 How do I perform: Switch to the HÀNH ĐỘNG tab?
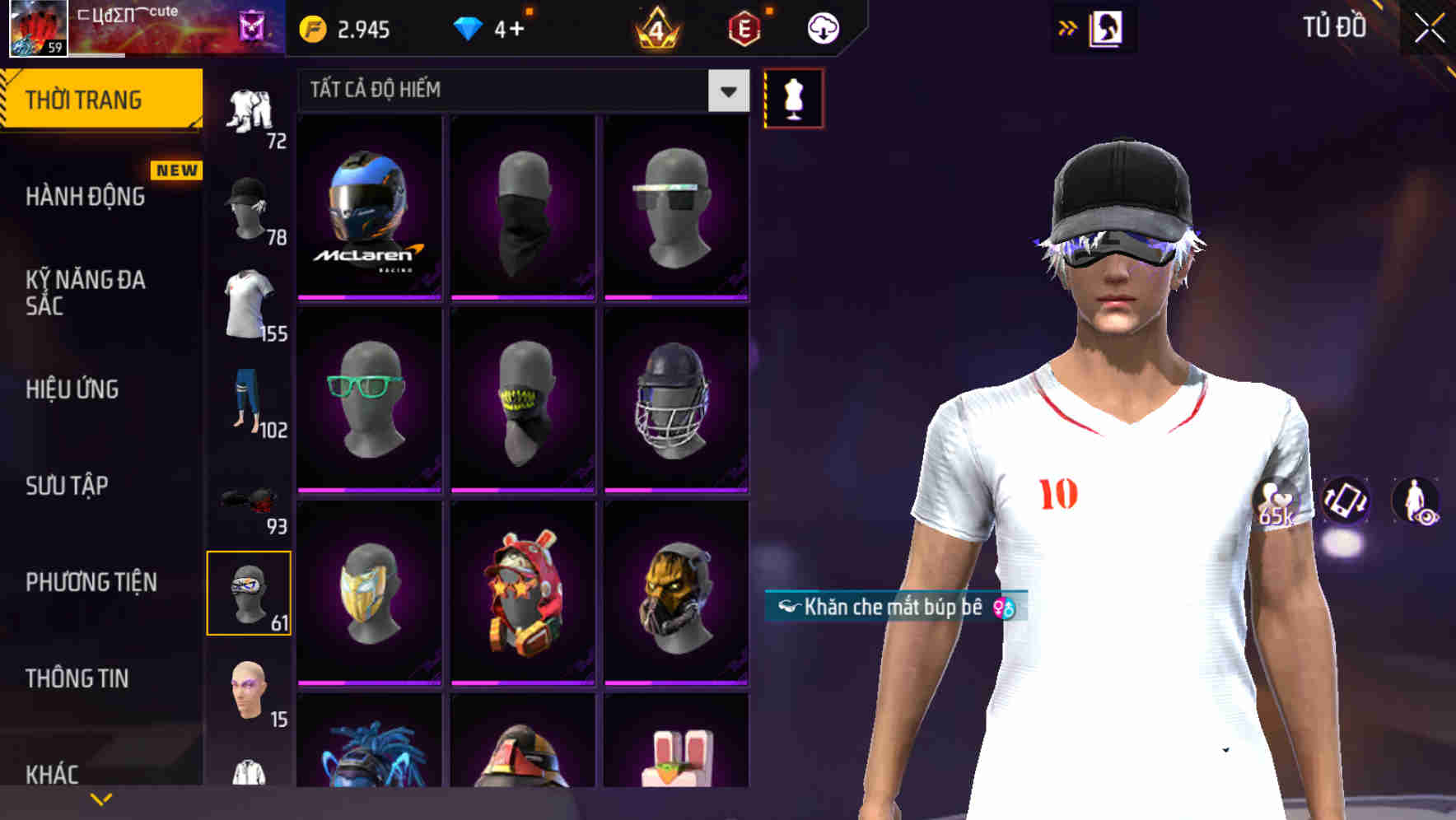tap(86, 197)
